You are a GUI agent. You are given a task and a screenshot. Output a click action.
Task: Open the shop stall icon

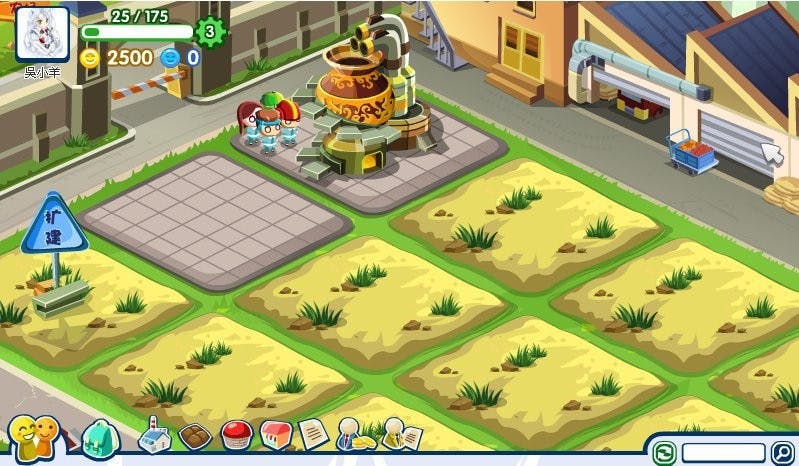click(275, 435)
